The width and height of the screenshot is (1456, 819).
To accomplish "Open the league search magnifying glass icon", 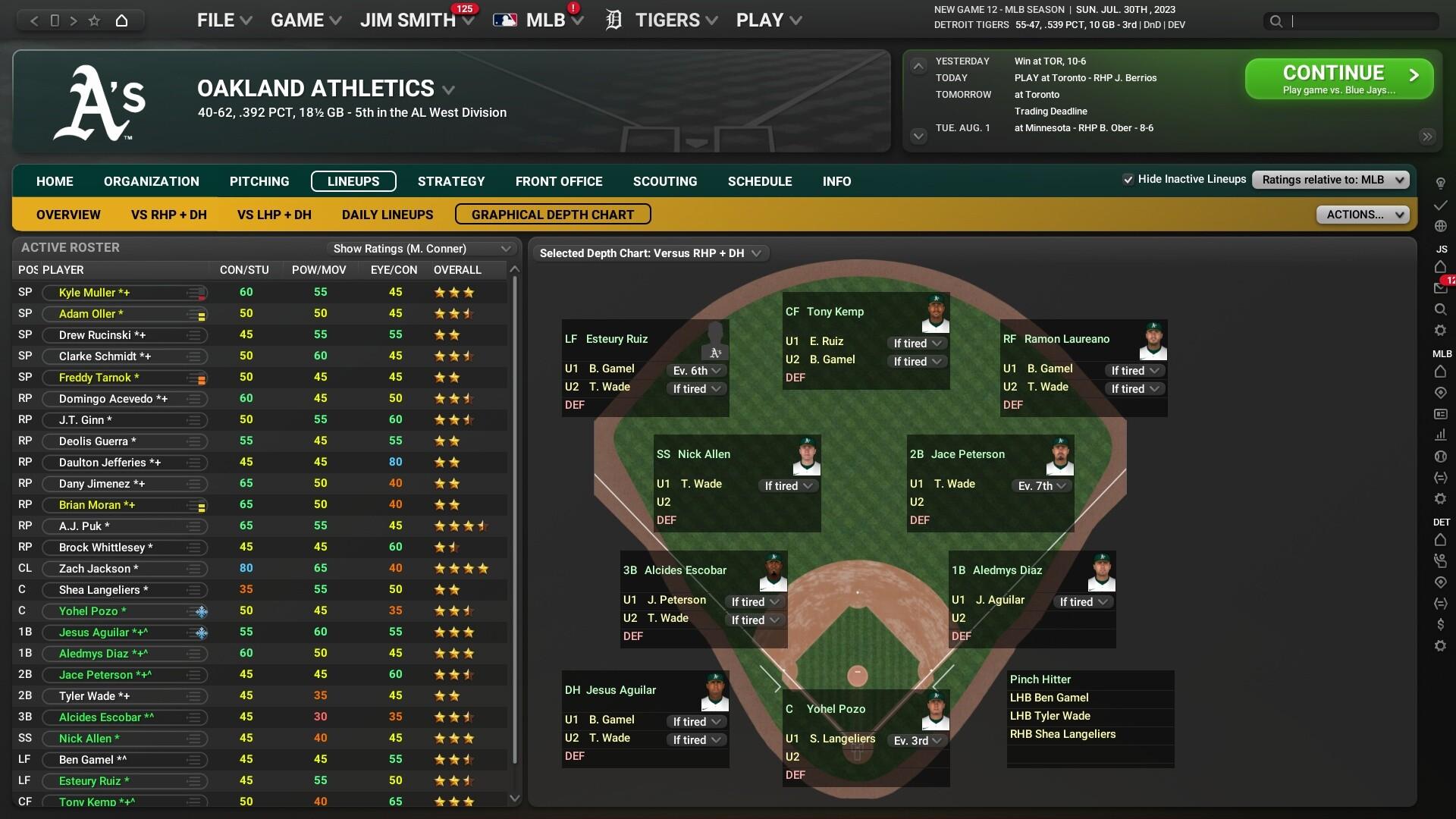I will [1442, 307].
